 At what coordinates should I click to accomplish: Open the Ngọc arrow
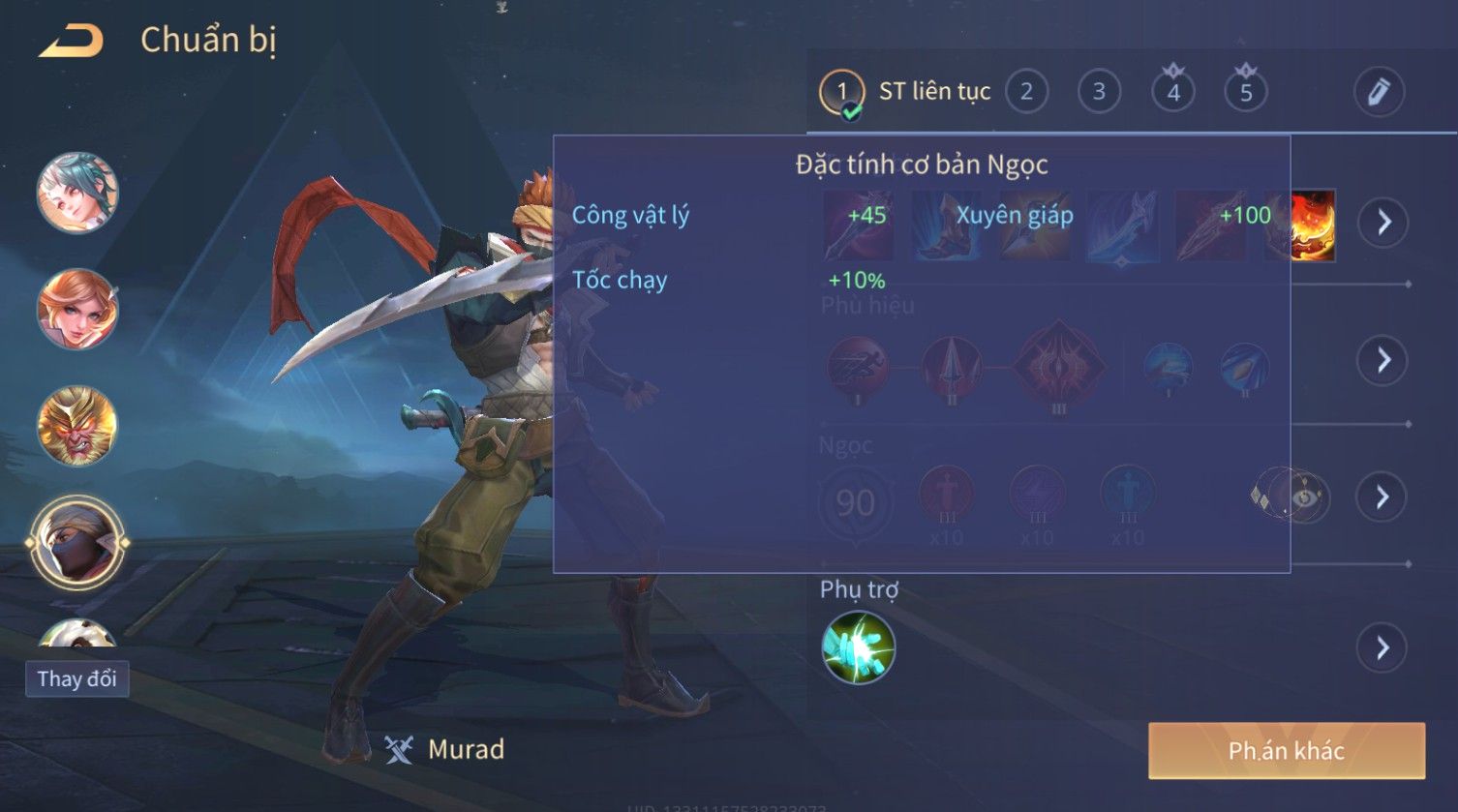pyautogui.click(x=1382, y=497)
